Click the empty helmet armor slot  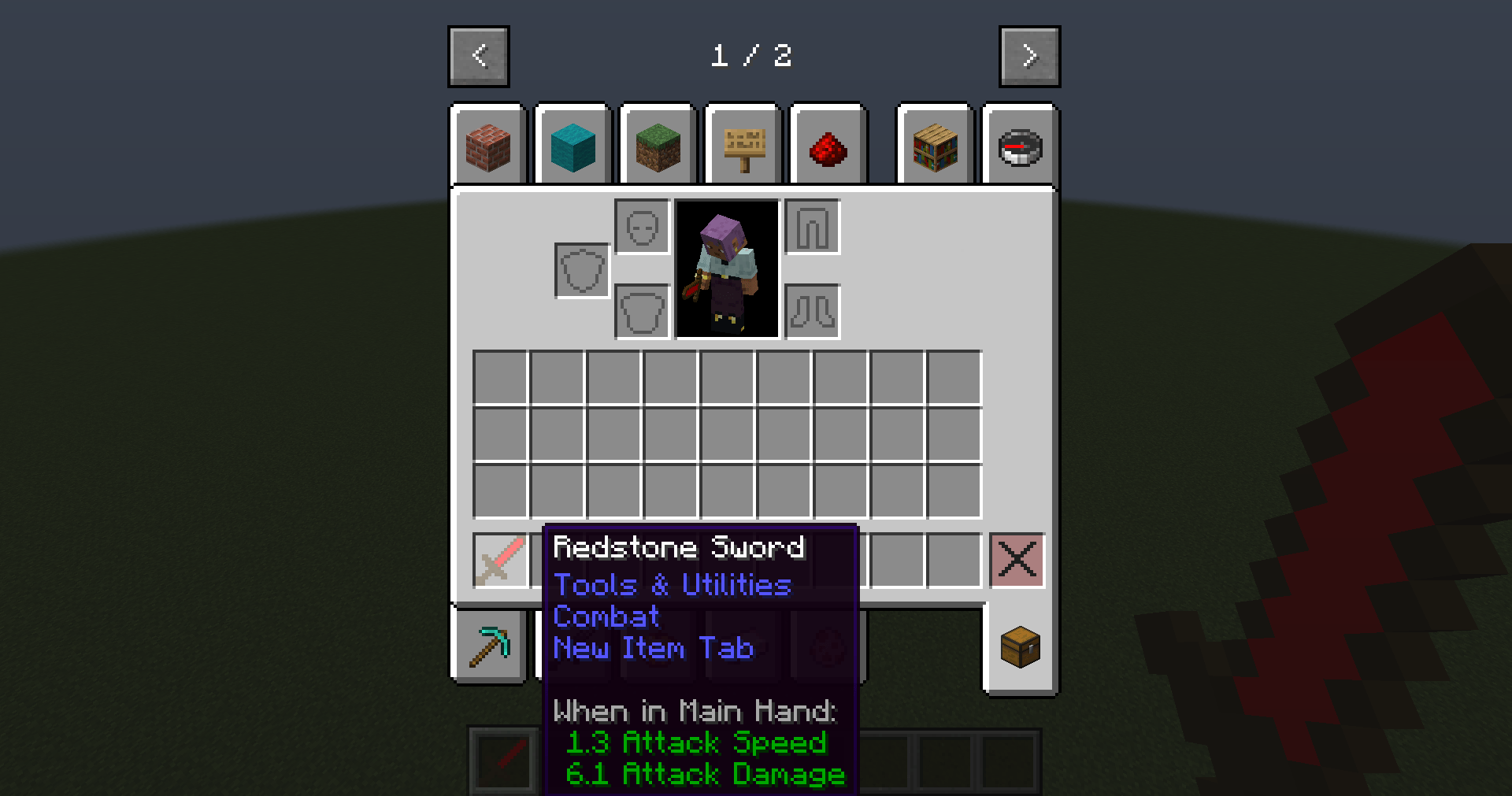tap(642, 228)
